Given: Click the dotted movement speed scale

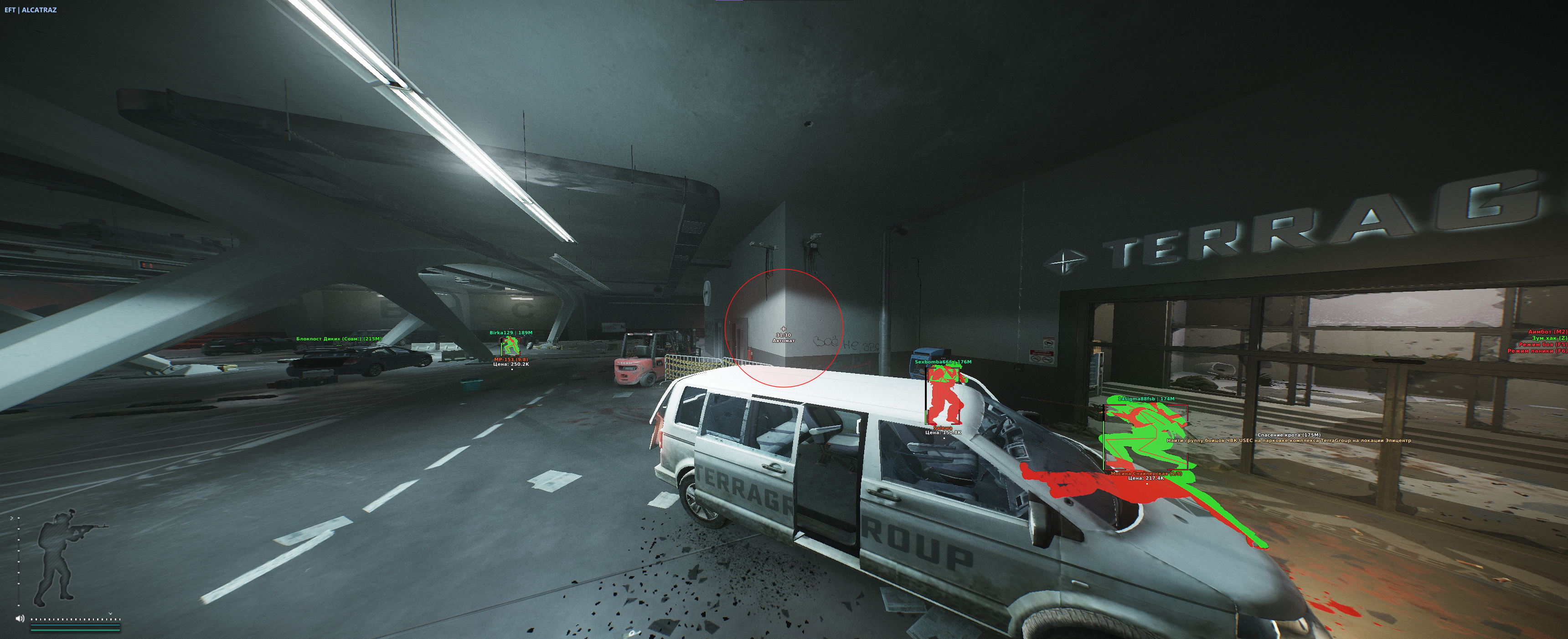Looking at the screenshot, I should tap(76, 619).
